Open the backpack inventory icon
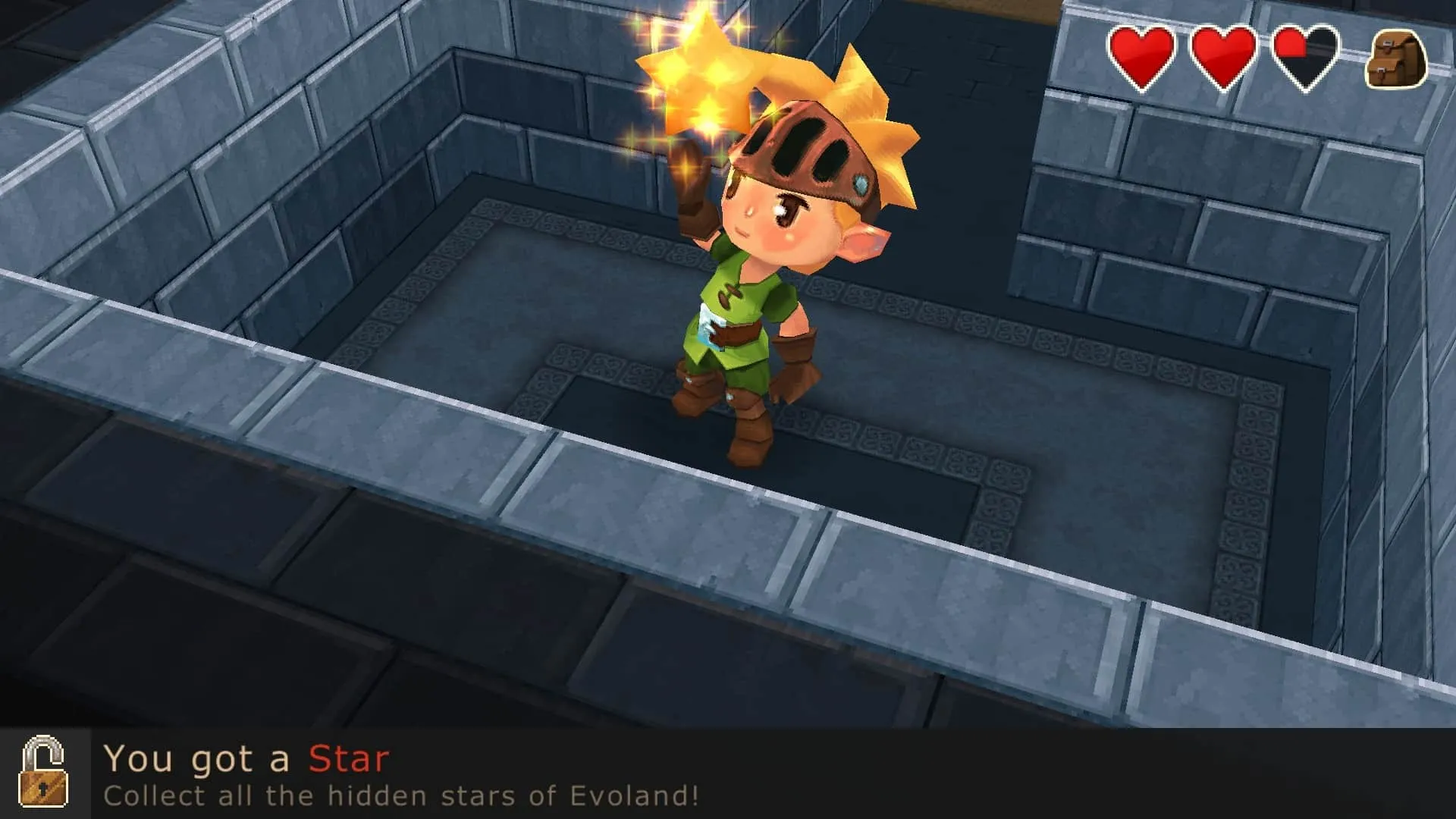 click(1395, 59)
